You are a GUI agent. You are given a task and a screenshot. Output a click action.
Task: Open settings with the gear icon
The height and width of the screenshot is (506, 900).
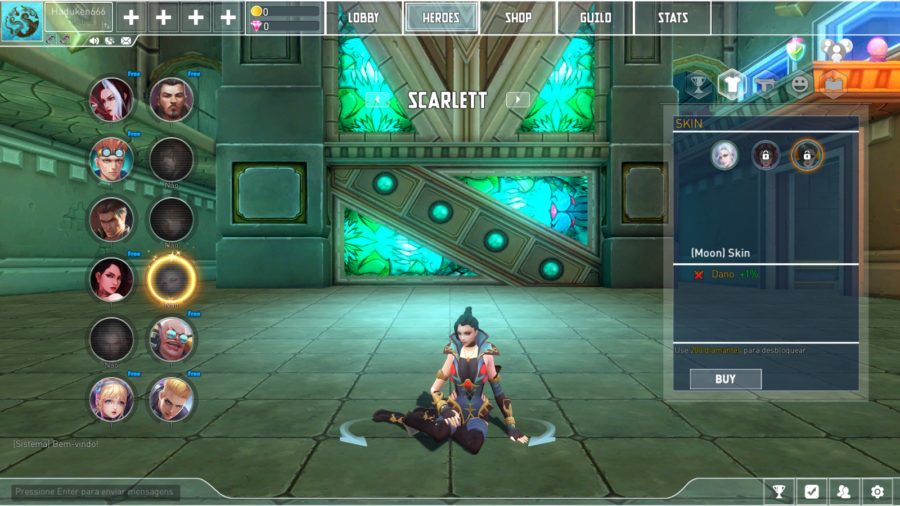pos(877,491)
